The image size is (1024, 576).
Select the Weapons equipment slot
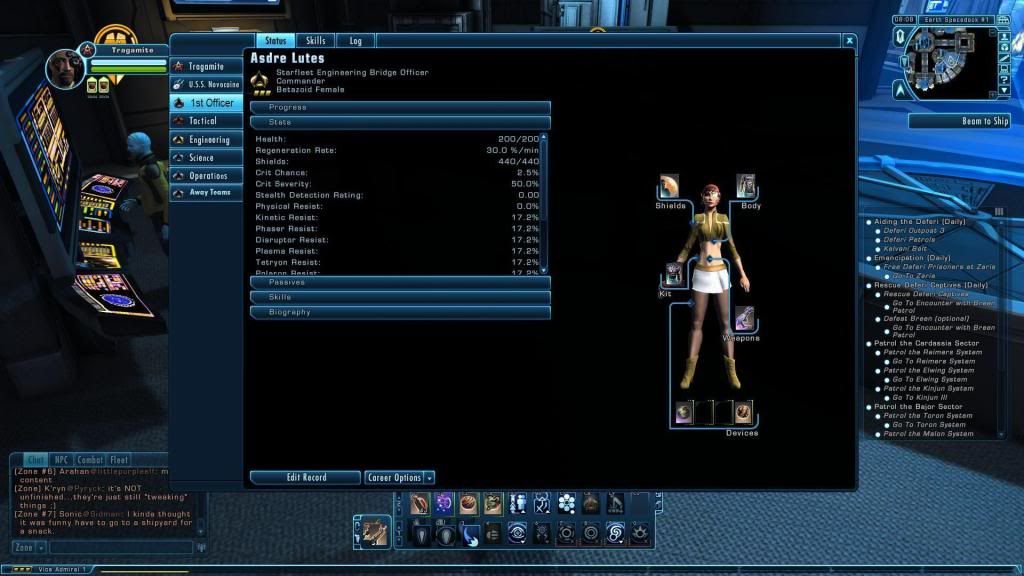(x=744, y=319)
